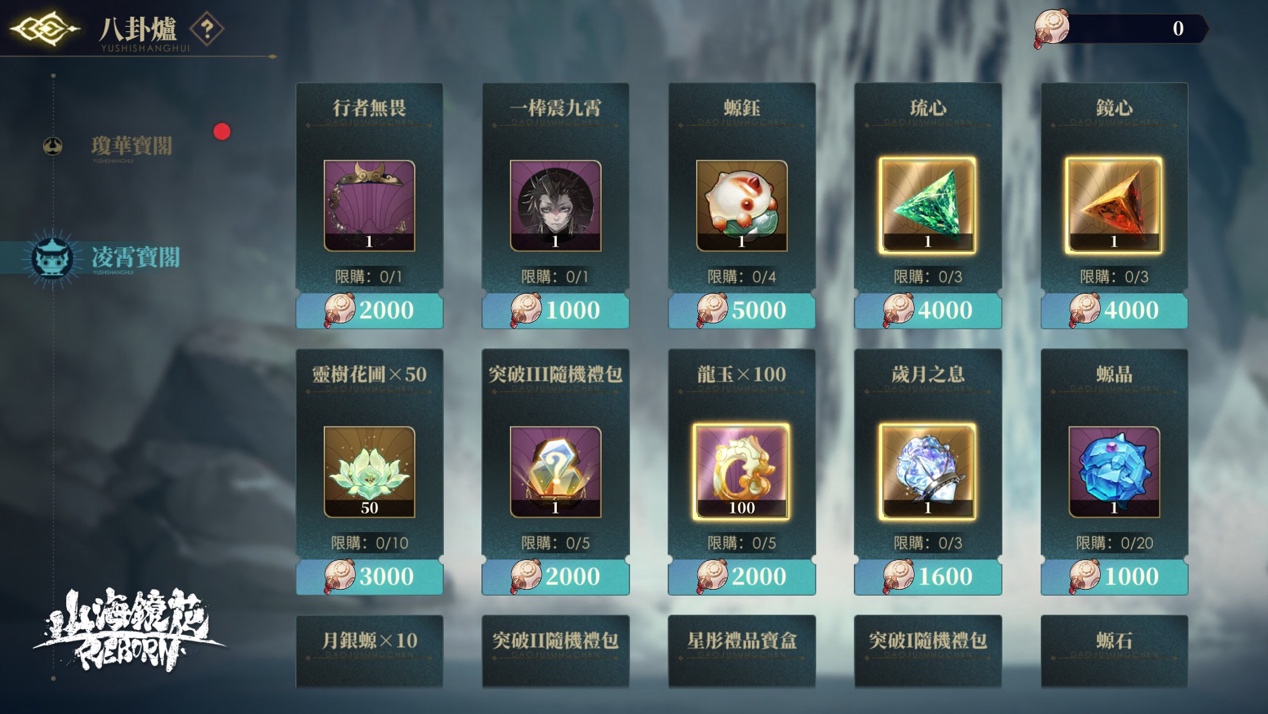Buy 行者無畏 for 2000

[370, 311]
